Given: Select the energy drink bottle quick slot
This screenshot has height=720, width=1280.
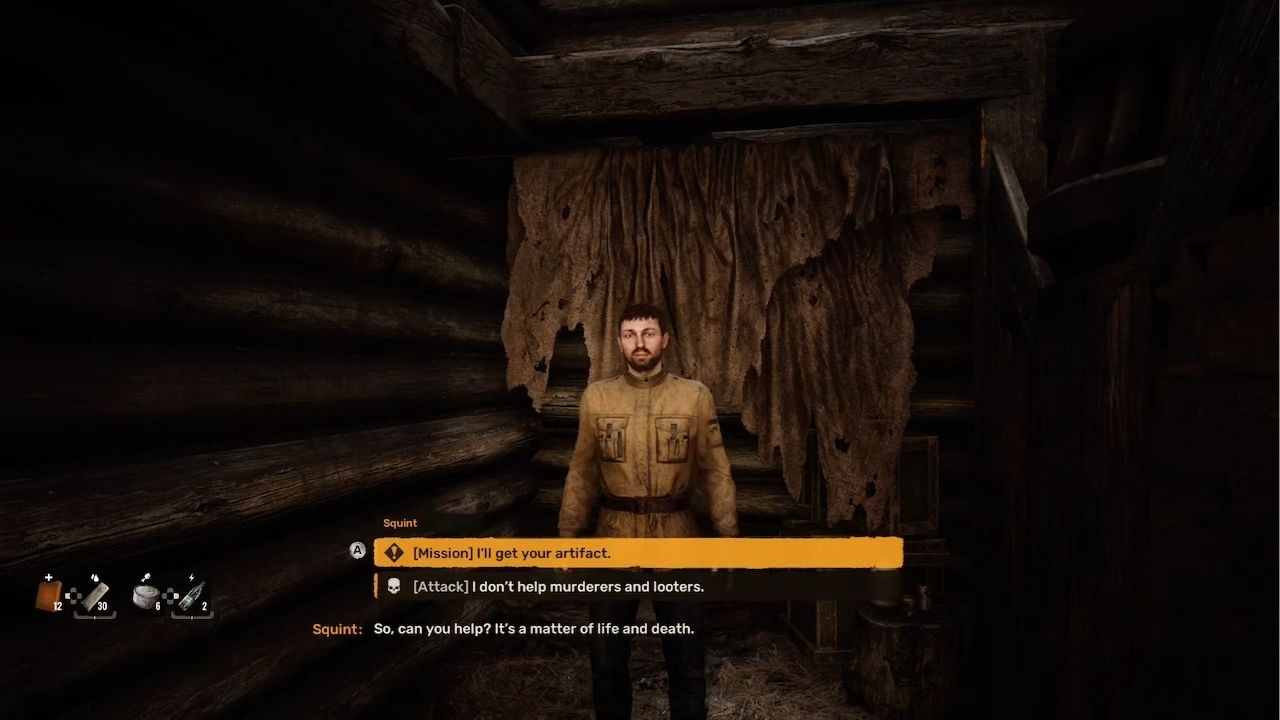Looking at the screenshot, I should [x=192, y=596].
